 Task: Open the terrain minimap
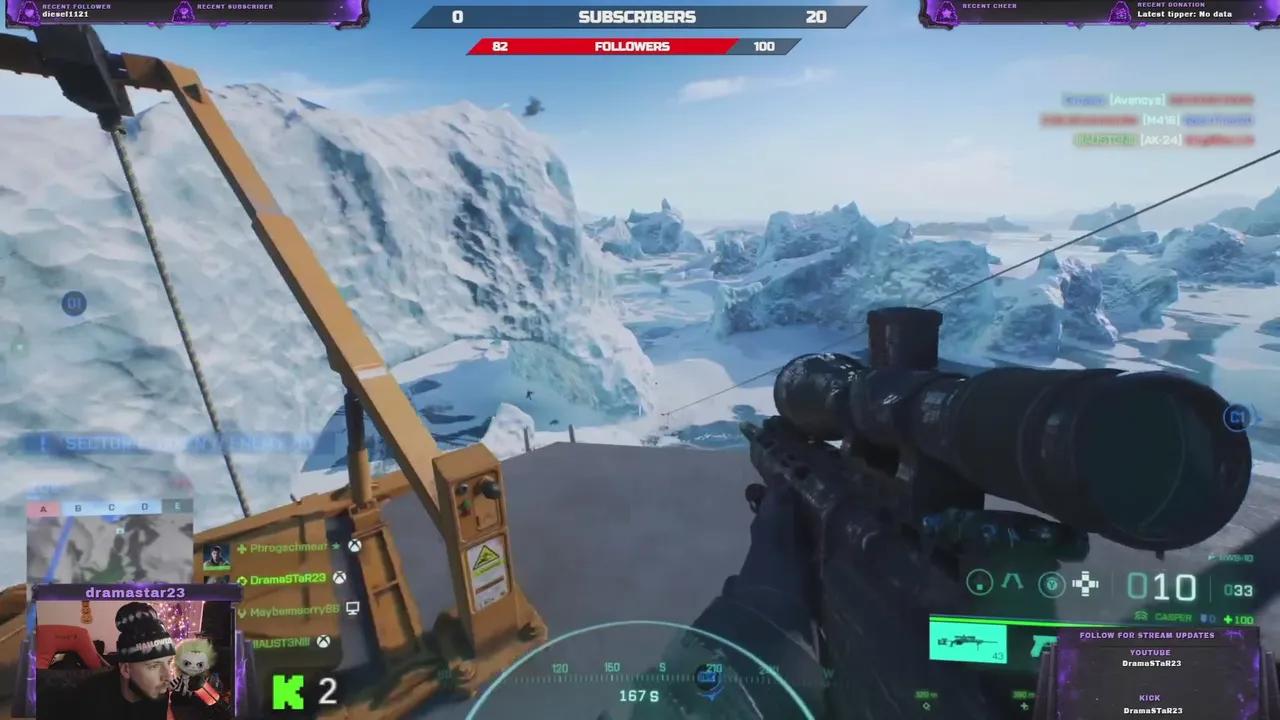(108, 549)
